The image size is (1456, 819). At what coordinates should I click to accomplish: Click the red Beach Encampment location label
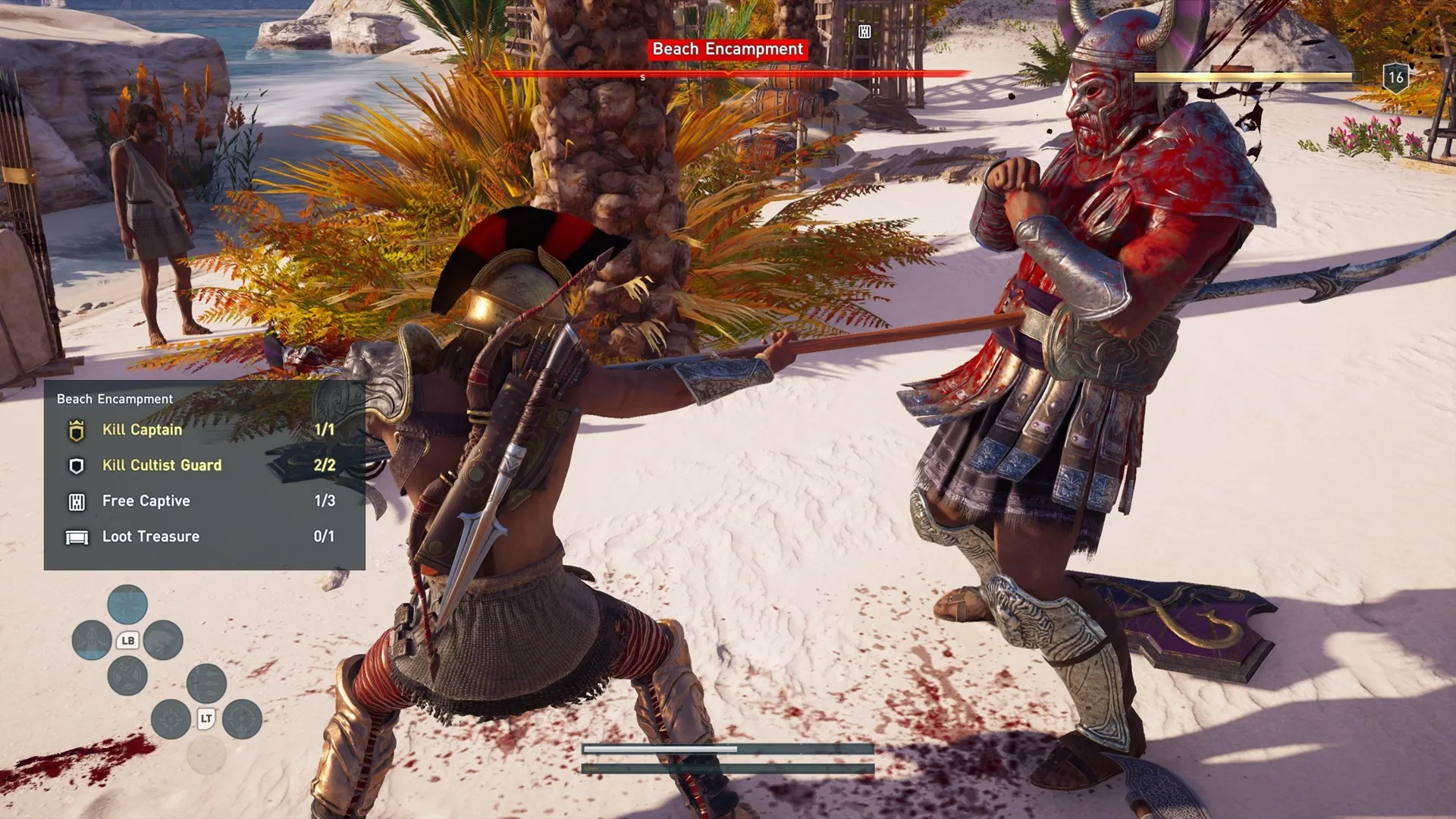pyautogui.click(x=727, y=49)
